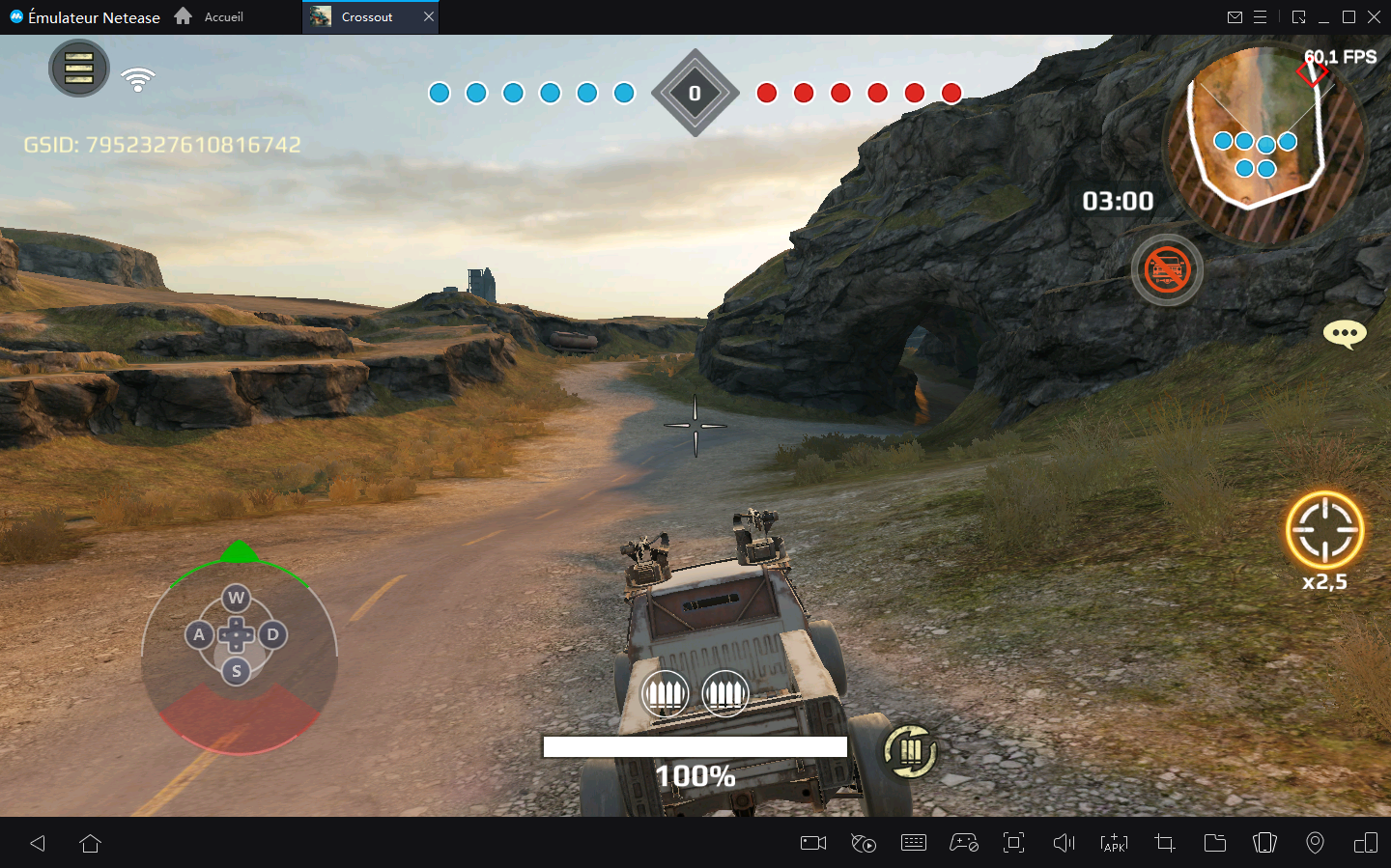Open the virtual location tool
The width and height of the screenshot is (1391, 868).
click(1315, 843)
